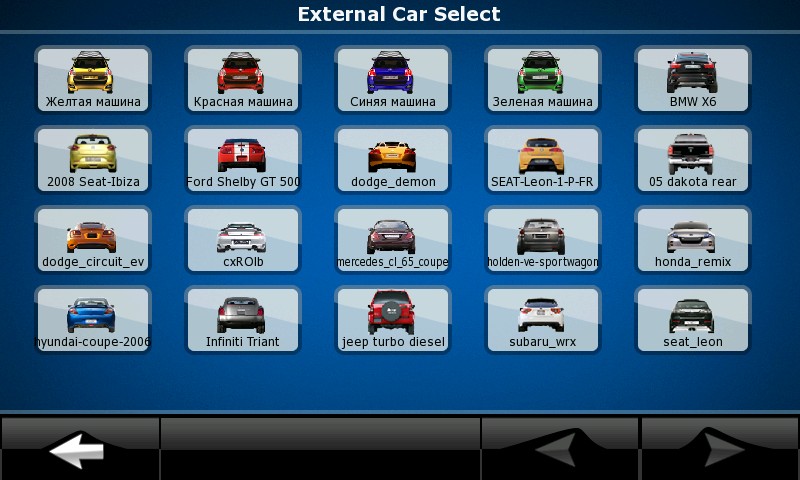The image size is (800, 480).
Task: Pick the Infiniti Triant car
Action: pos(243,319)
